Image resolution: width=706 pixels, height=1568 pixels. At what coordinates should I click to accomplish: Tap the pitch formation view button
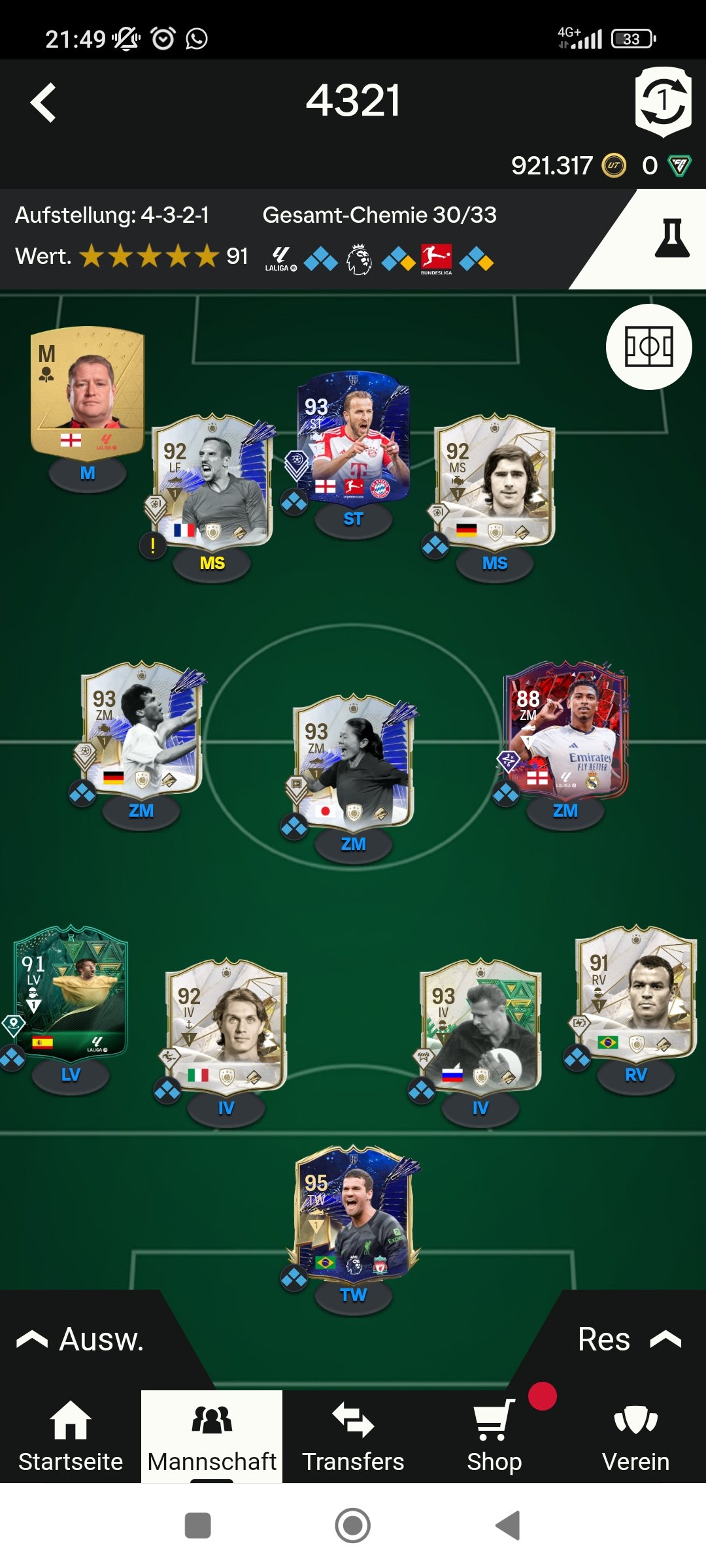click(648, 346)
